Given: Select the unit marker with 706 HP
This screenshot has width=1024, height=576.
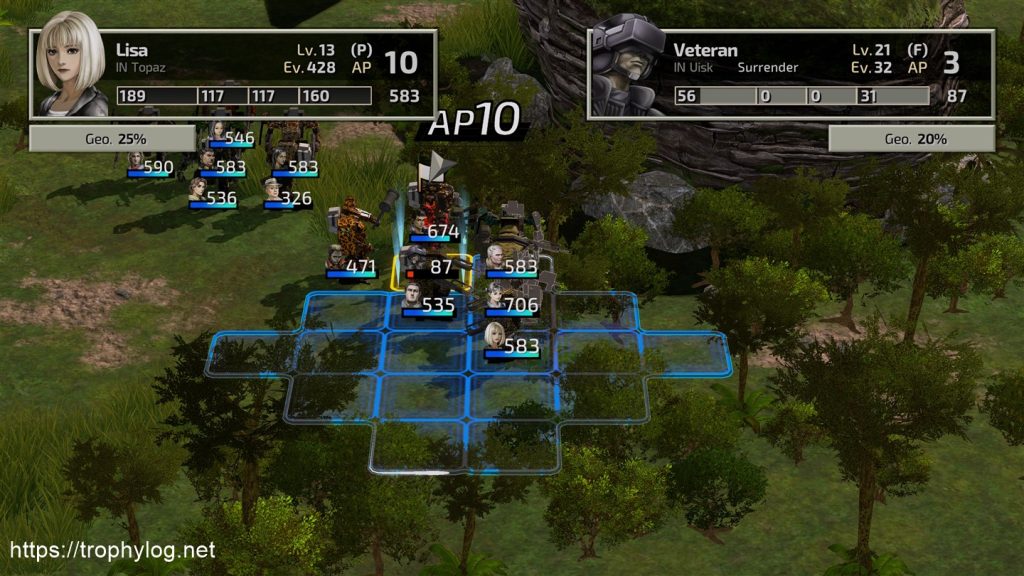Looking at the screenshot, I should (x=512, y=304).
